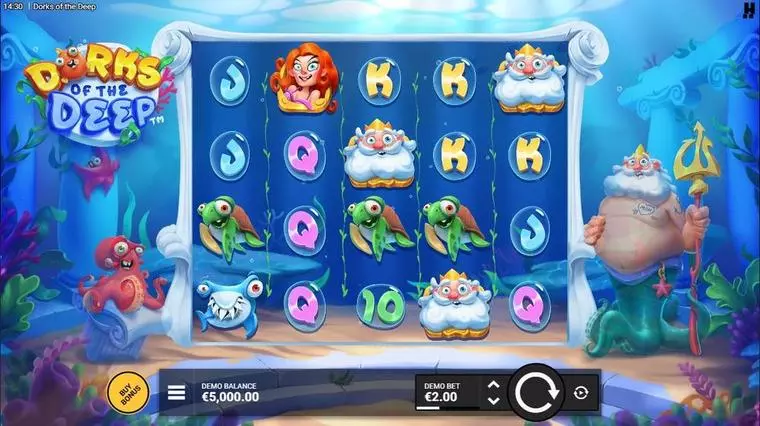
Task: Open the autoplay settings icon
Action: tap(582, 393)
